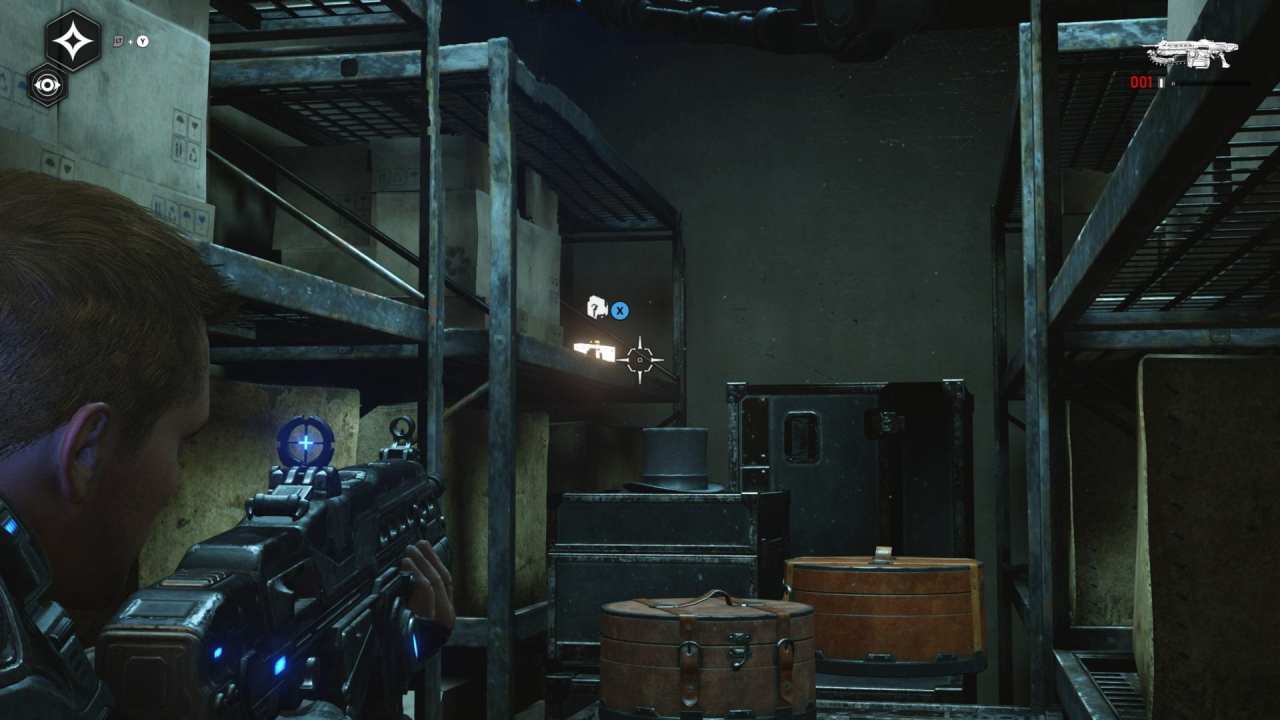The height and width of the screenshot is (720, 1280).
Task: Click the red 001 ammo counter
Action: tap(1140, 83)
